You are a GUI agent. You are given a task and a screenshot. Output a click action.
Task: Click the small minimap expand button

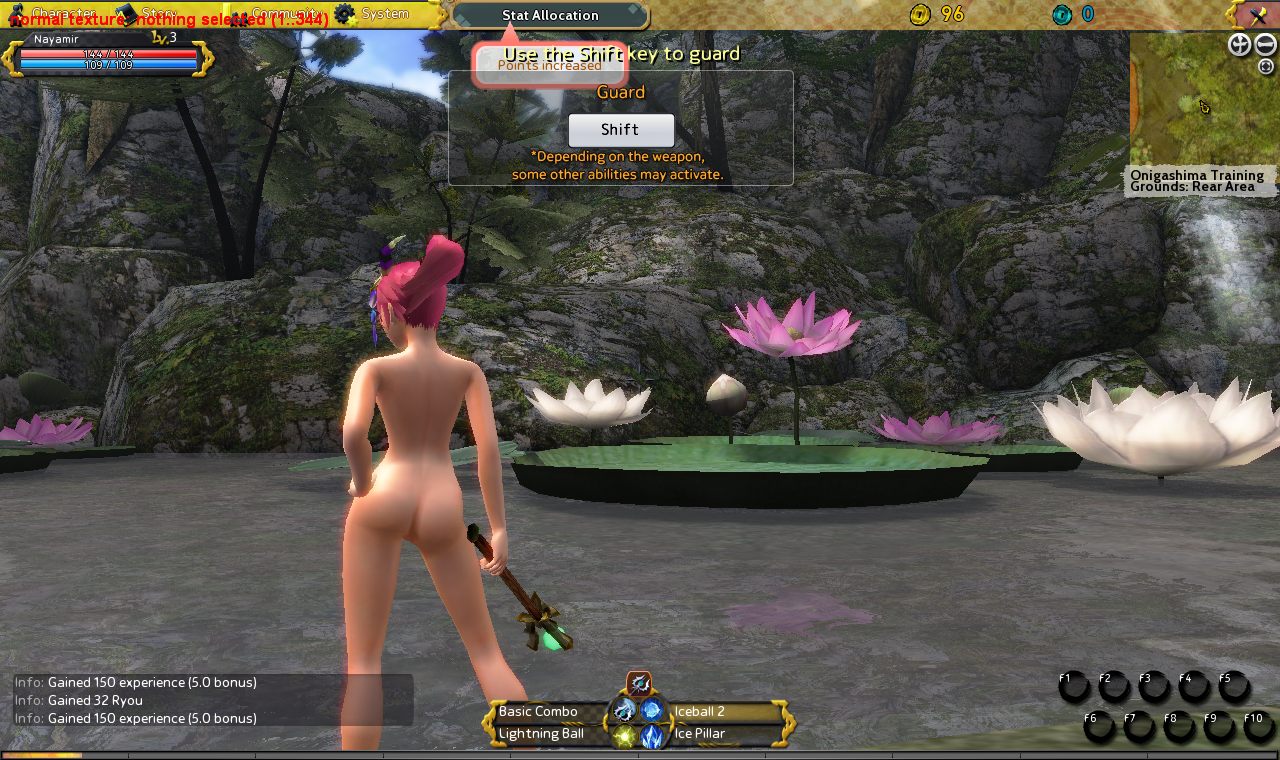click(x=1266, y=67)
